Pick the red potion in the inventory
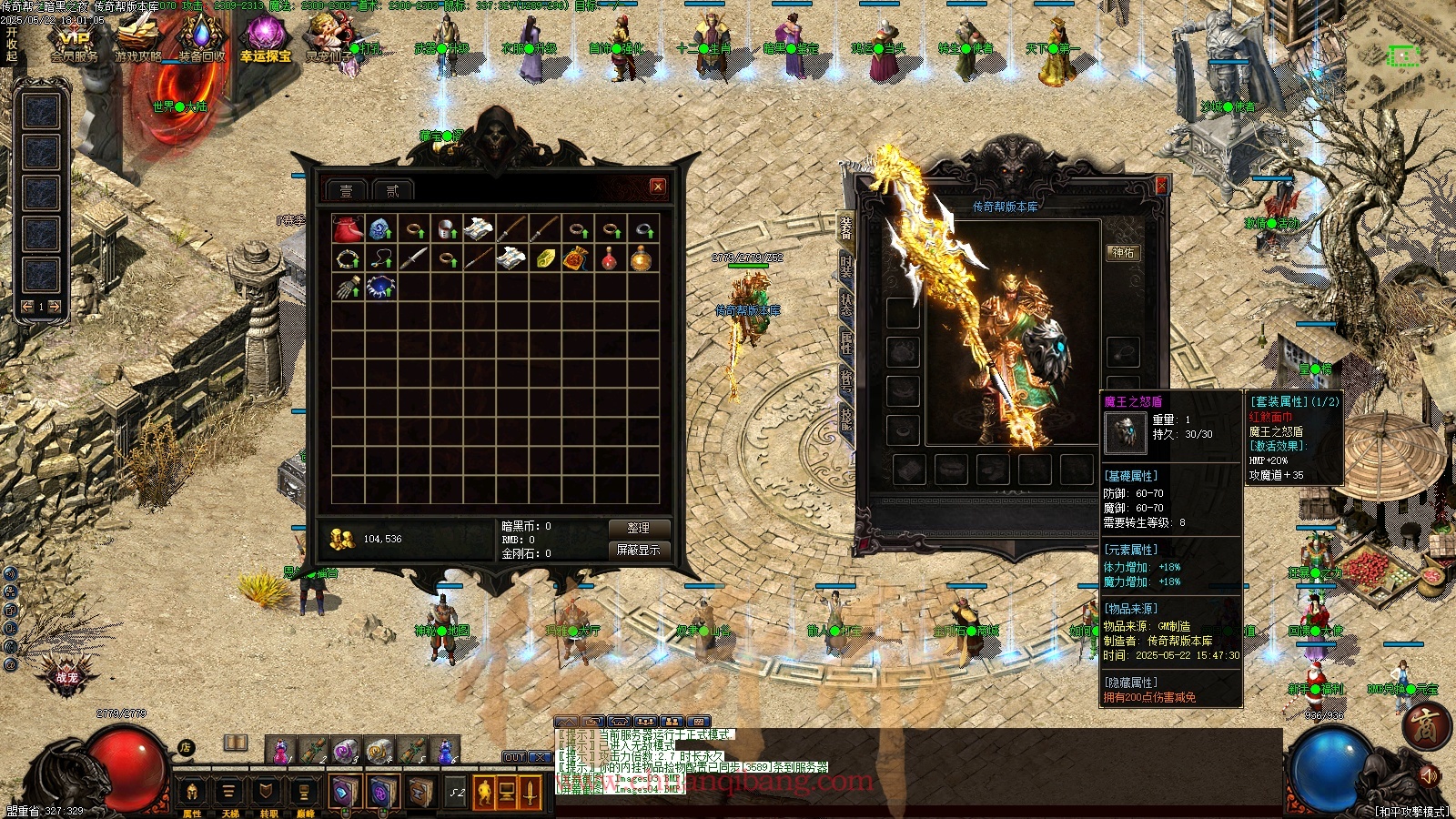This screenshot has height=819, width=1456. [x=609, y=259]
